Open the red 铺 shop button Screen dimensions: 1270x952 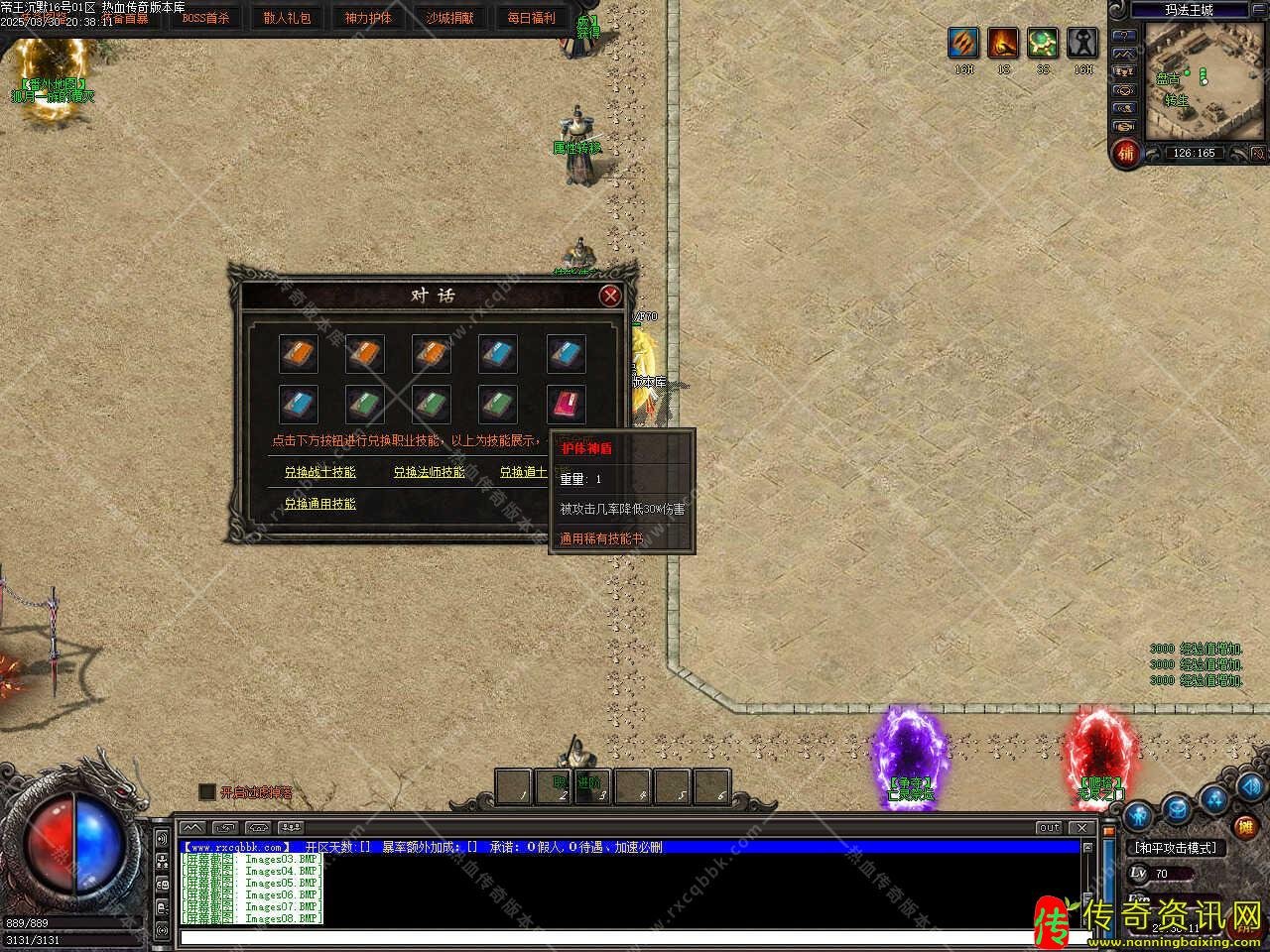(x=1125, y=153)
